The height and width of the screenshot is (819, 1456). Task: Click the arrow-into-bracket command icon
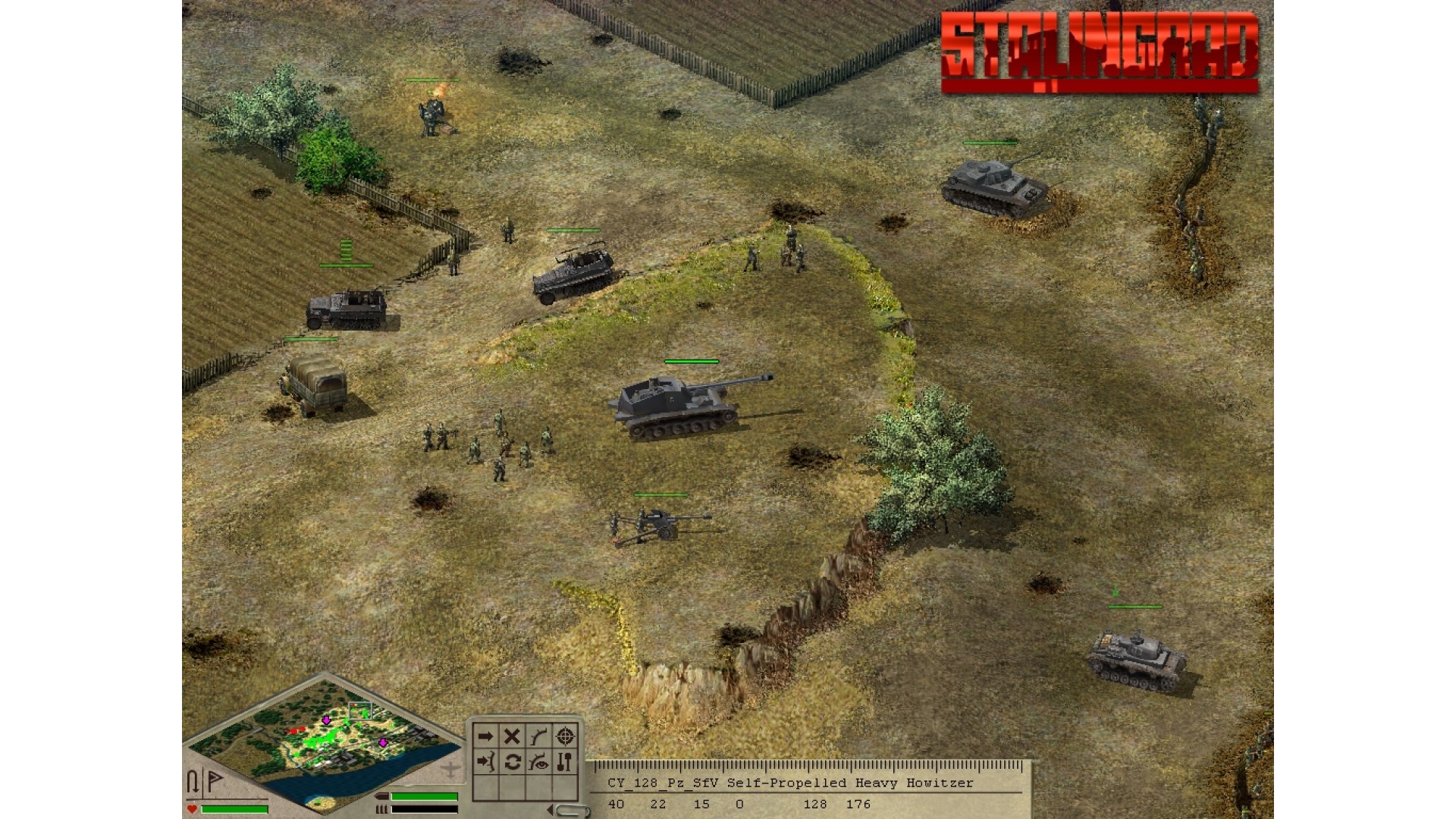[x=485, y=762]
